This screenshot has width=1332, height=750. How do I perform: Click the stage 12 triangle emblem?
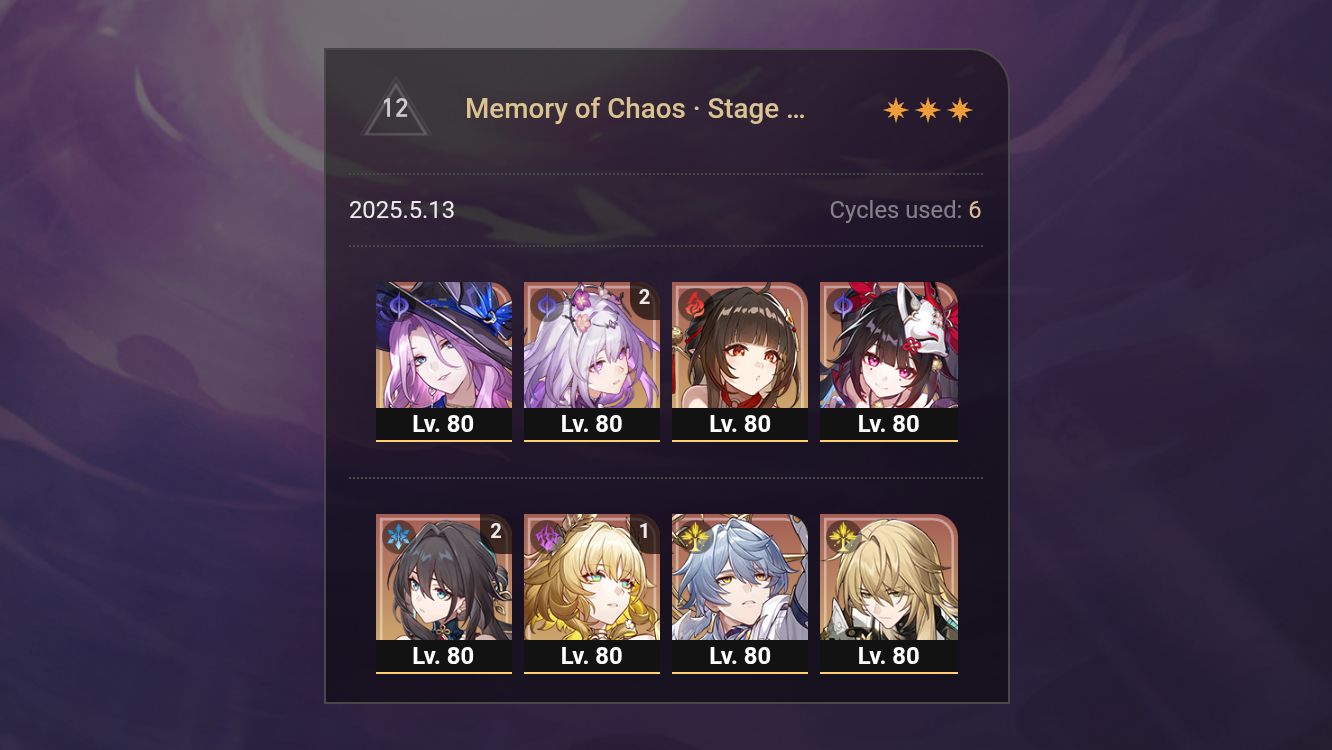[x=396, y=109]
